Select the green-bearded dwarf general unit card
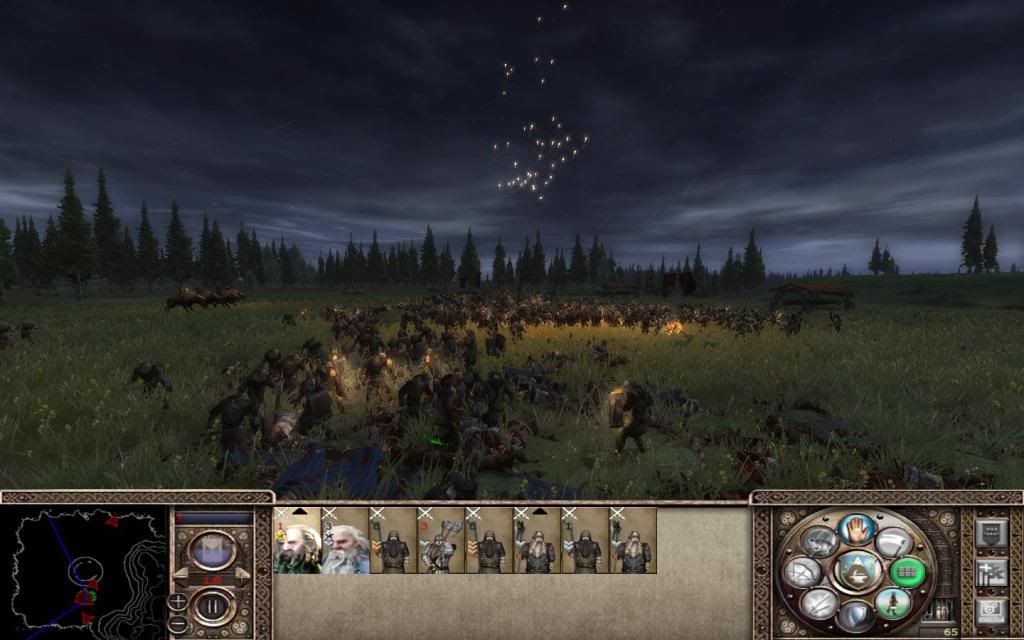This screenshot has width=1024, height=640. point(297,541)
